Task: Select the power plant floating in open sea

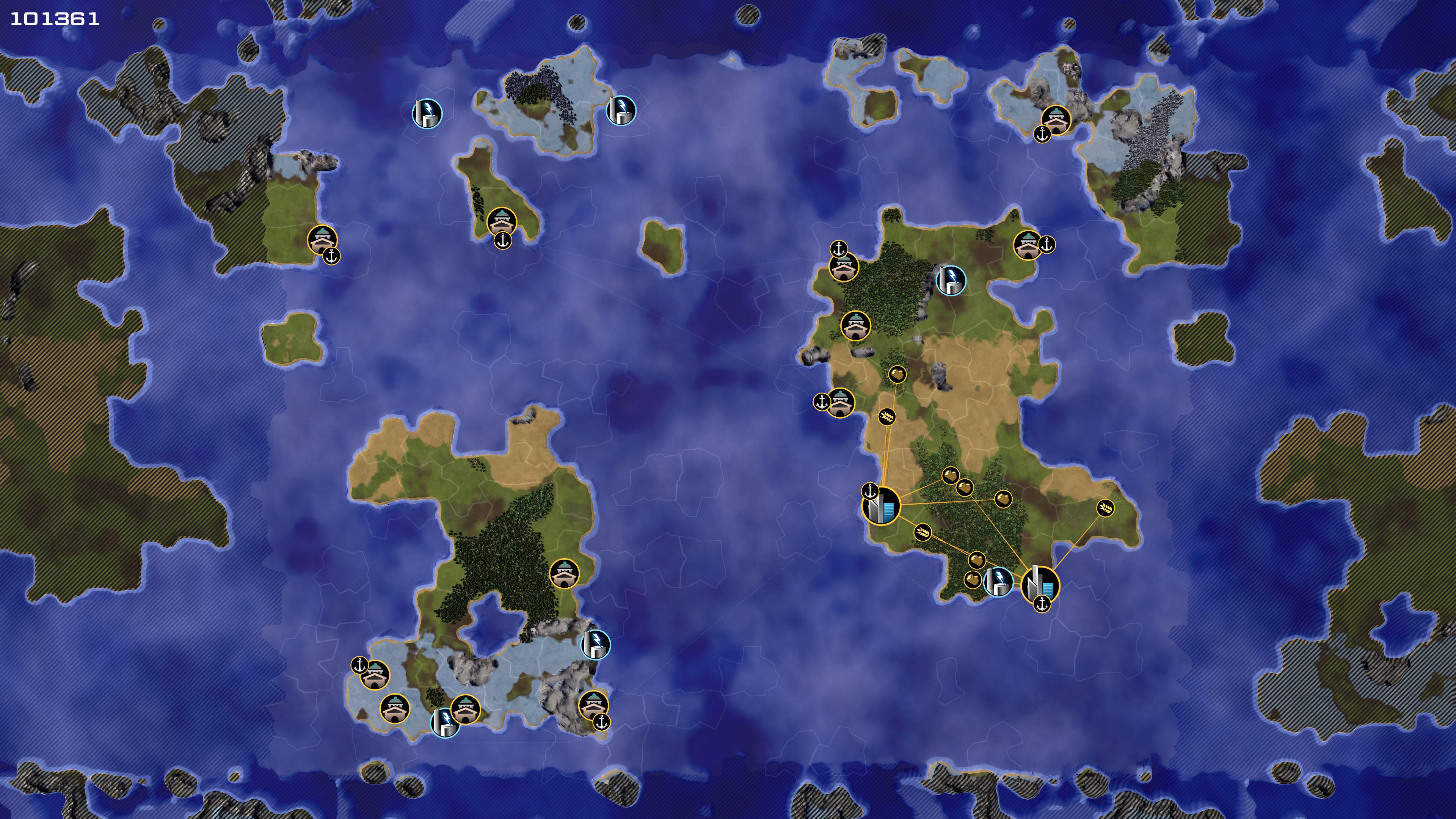Action: click(x=427, y=113)
